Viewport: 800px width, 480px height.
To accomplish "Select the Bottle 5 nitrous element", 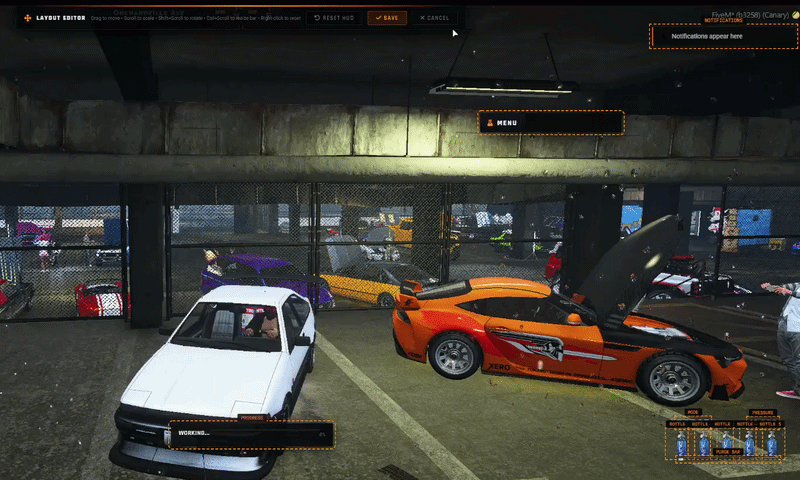I will click(x=771, y=441).
